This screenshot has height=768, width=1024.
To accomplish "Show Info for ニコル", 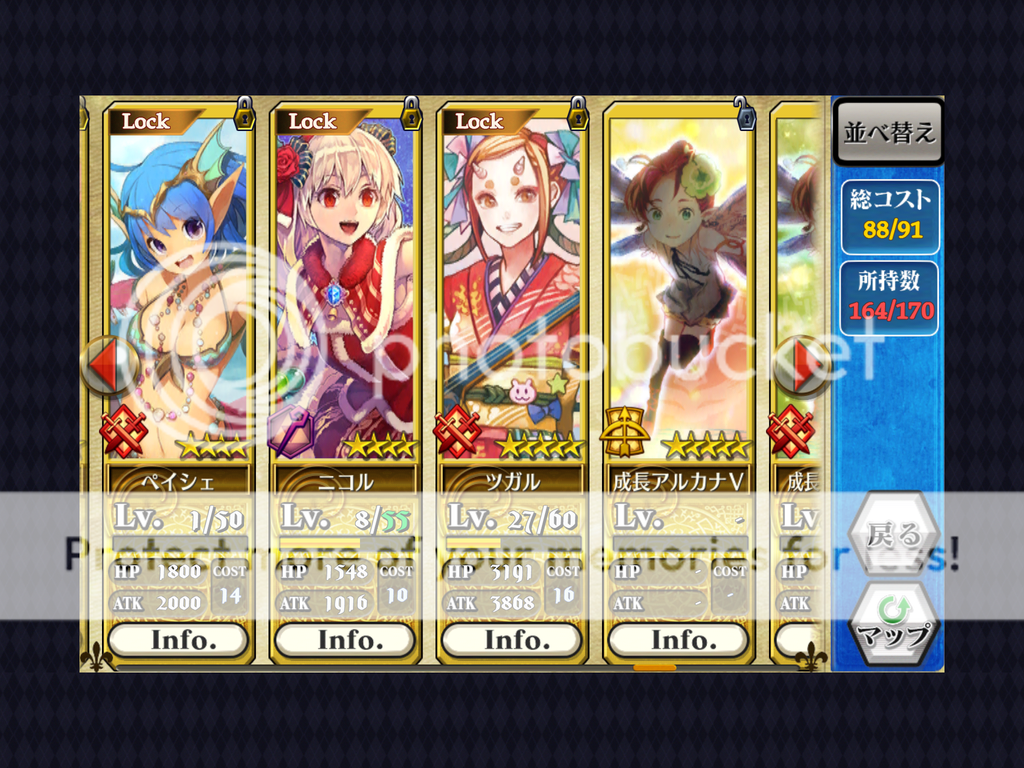I will click(345, 640).
